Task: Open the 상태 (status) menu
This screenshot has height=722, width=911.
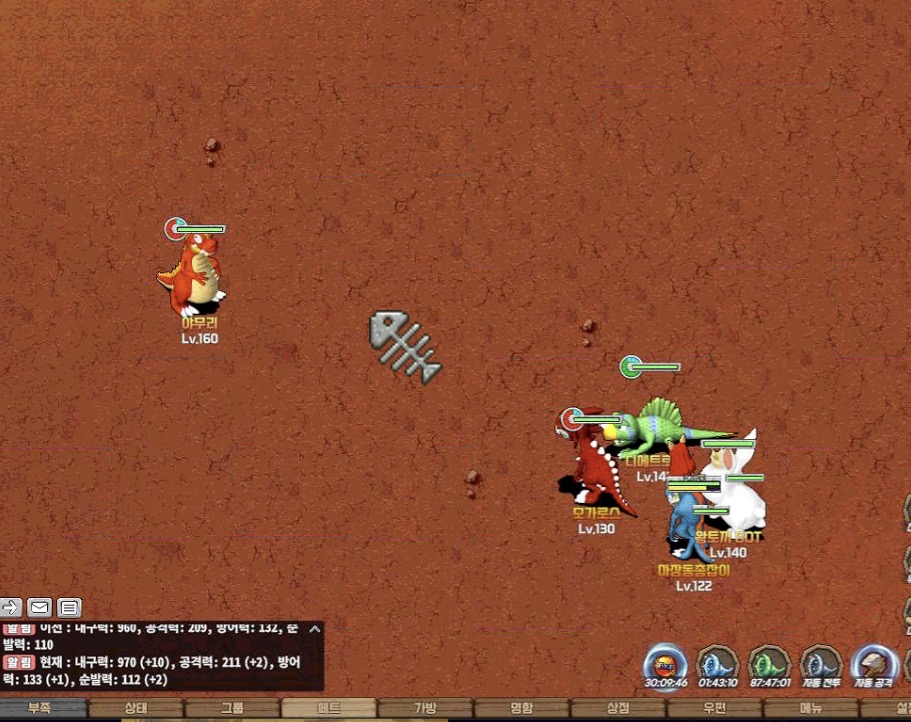Action: tap(136, 708)
